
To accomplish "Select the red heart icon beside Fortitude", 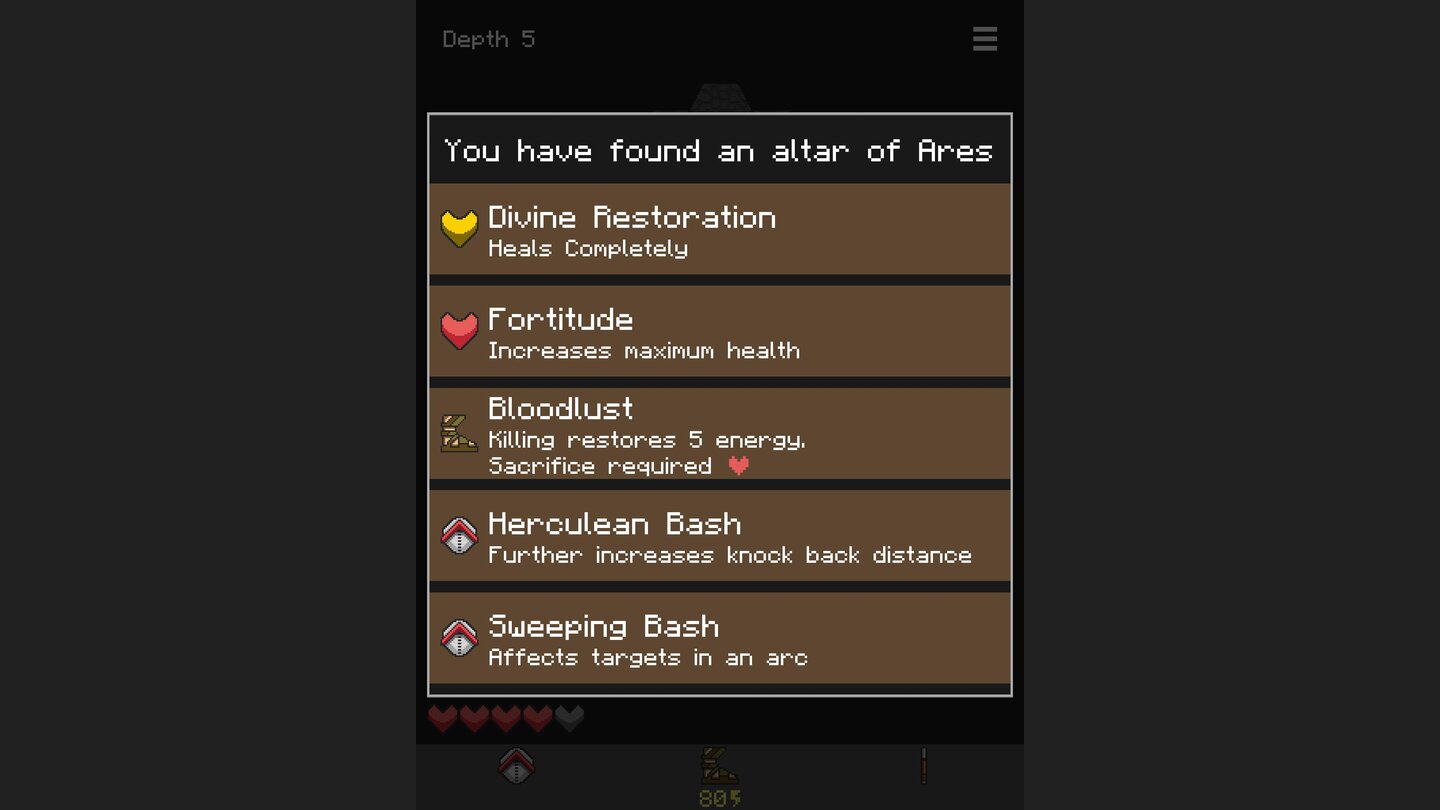I will pos(459,330).
